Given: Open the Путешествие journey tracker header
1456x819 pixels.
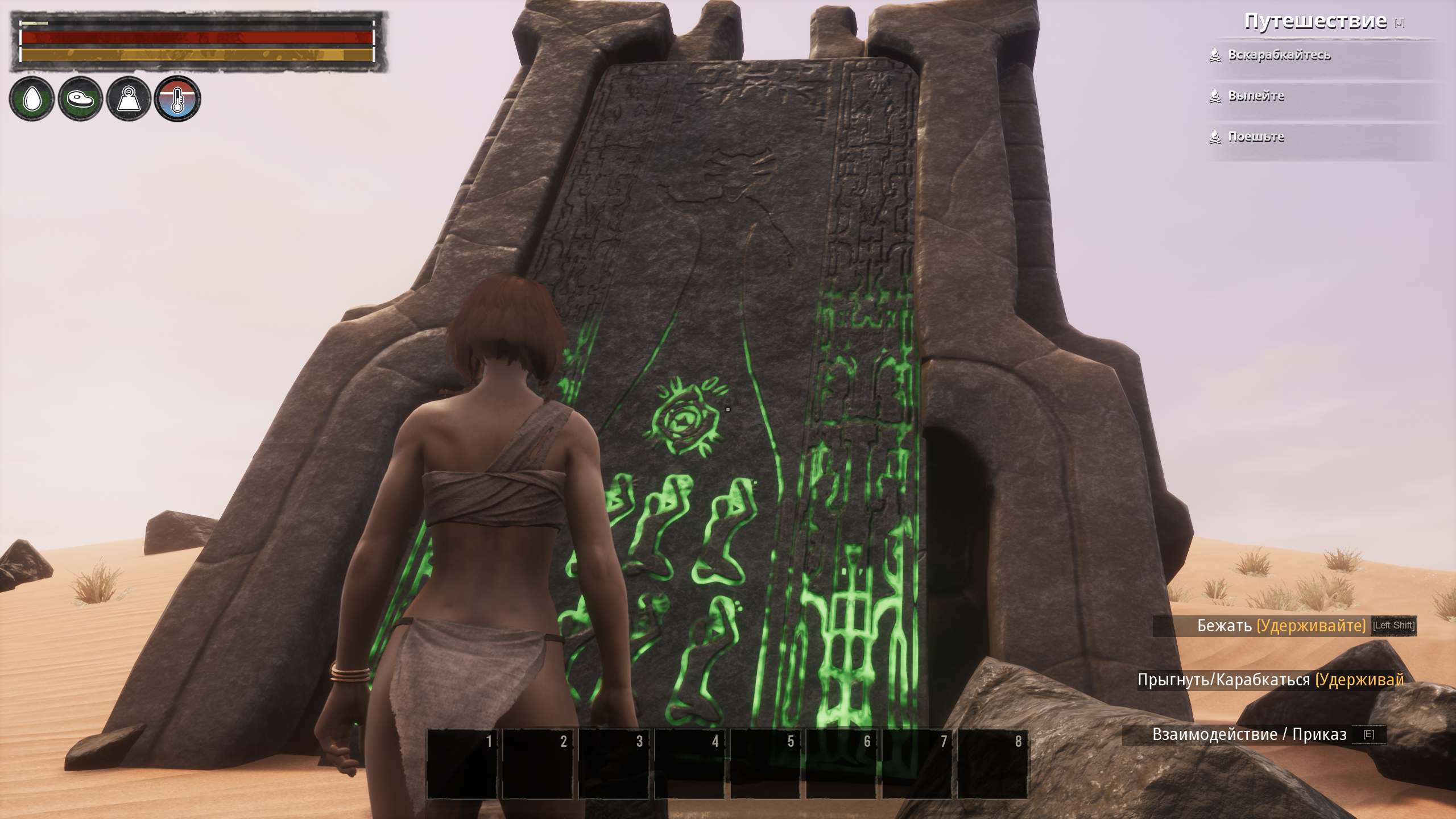Looking at the screenshot, I should point(1314,22).
